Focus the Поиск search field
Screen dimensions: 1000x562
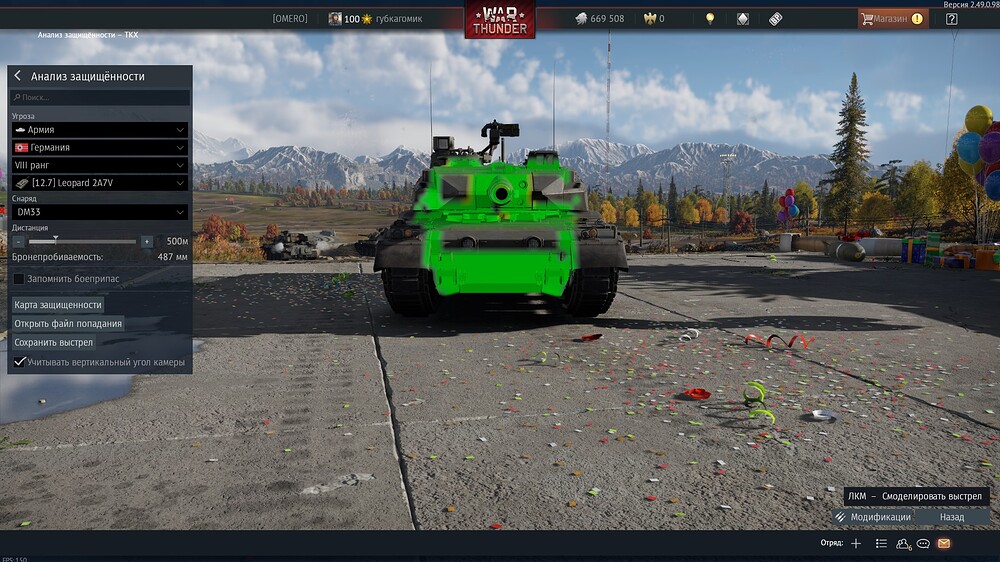point(100,98)
